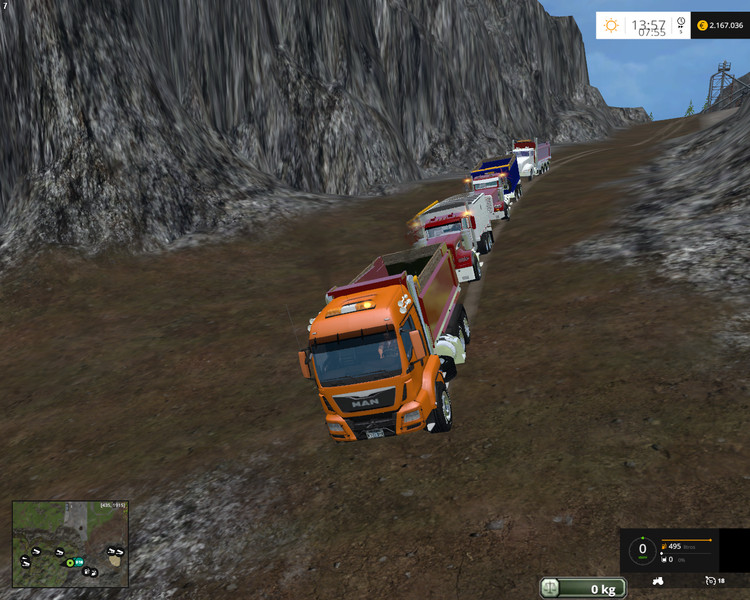Select the clock time-scale icon
The image size is (750, 600).
click(x=680, y=22)
